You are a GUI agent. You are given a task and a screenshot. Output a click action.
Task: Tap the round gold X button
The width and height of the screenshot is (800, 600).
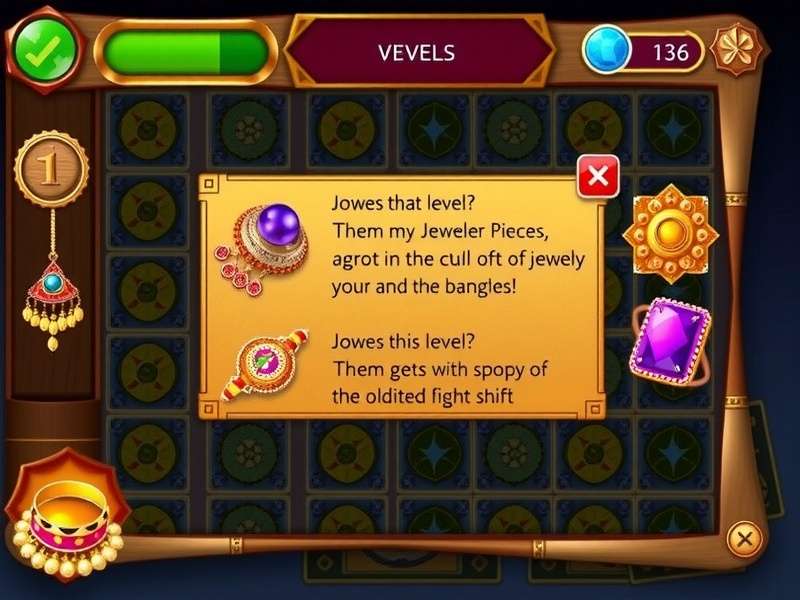(x=744, y=539)
